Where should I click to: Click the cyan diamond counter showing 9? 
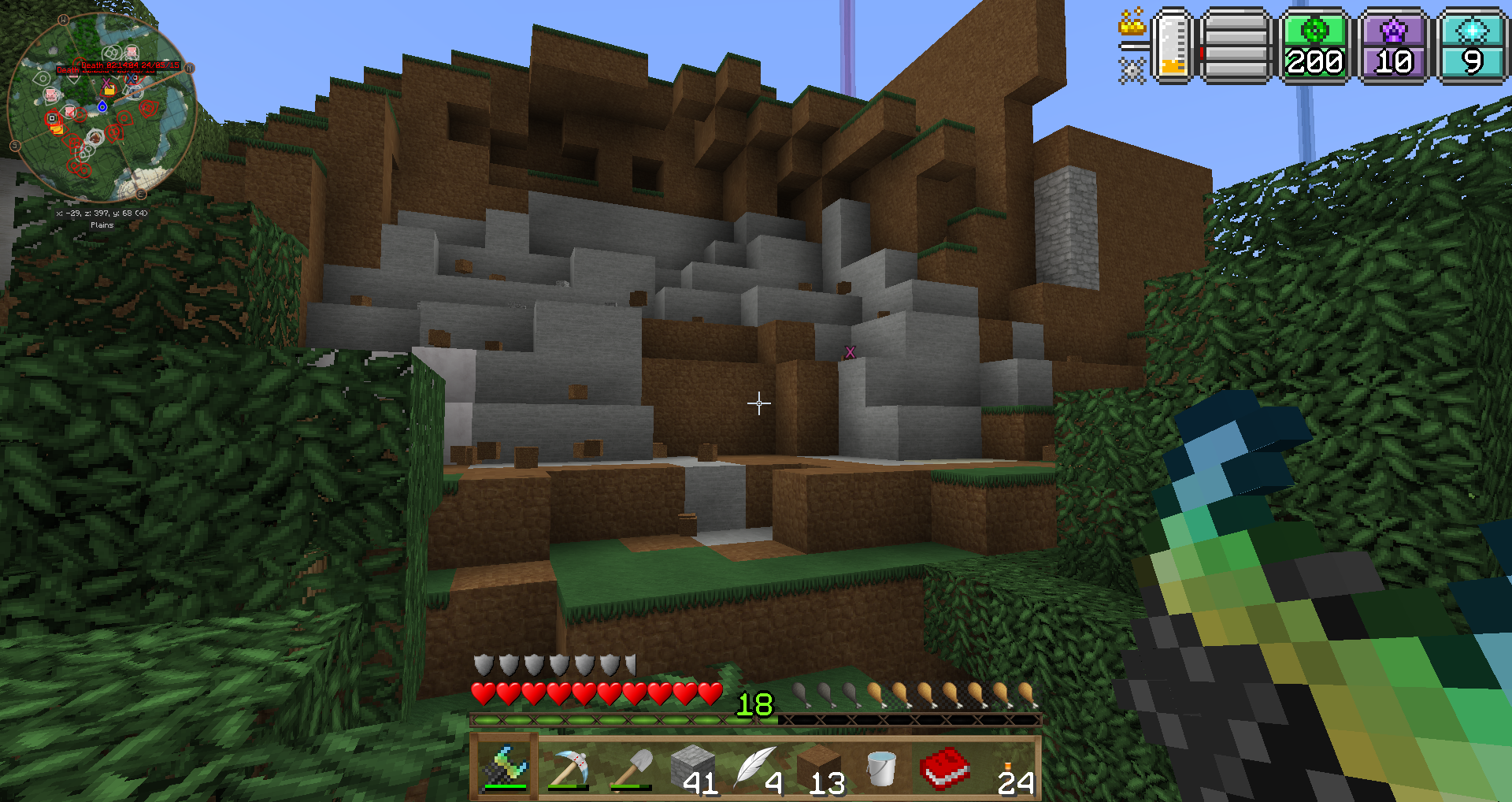[1471, 46]
